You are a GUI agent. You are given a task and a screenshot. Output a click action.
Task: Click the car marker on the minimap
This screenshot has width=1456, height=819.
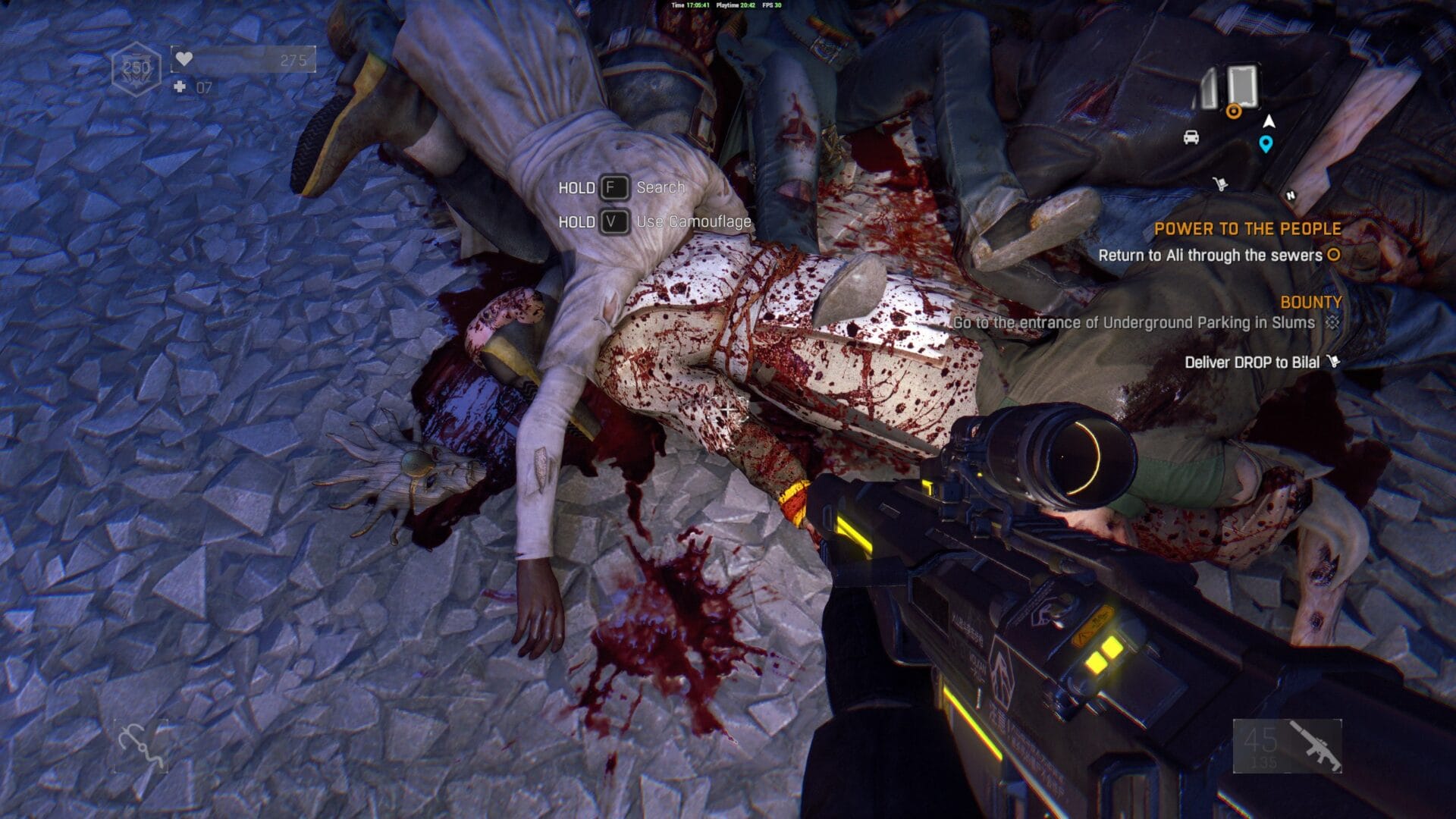click(x=1191, y=137)
